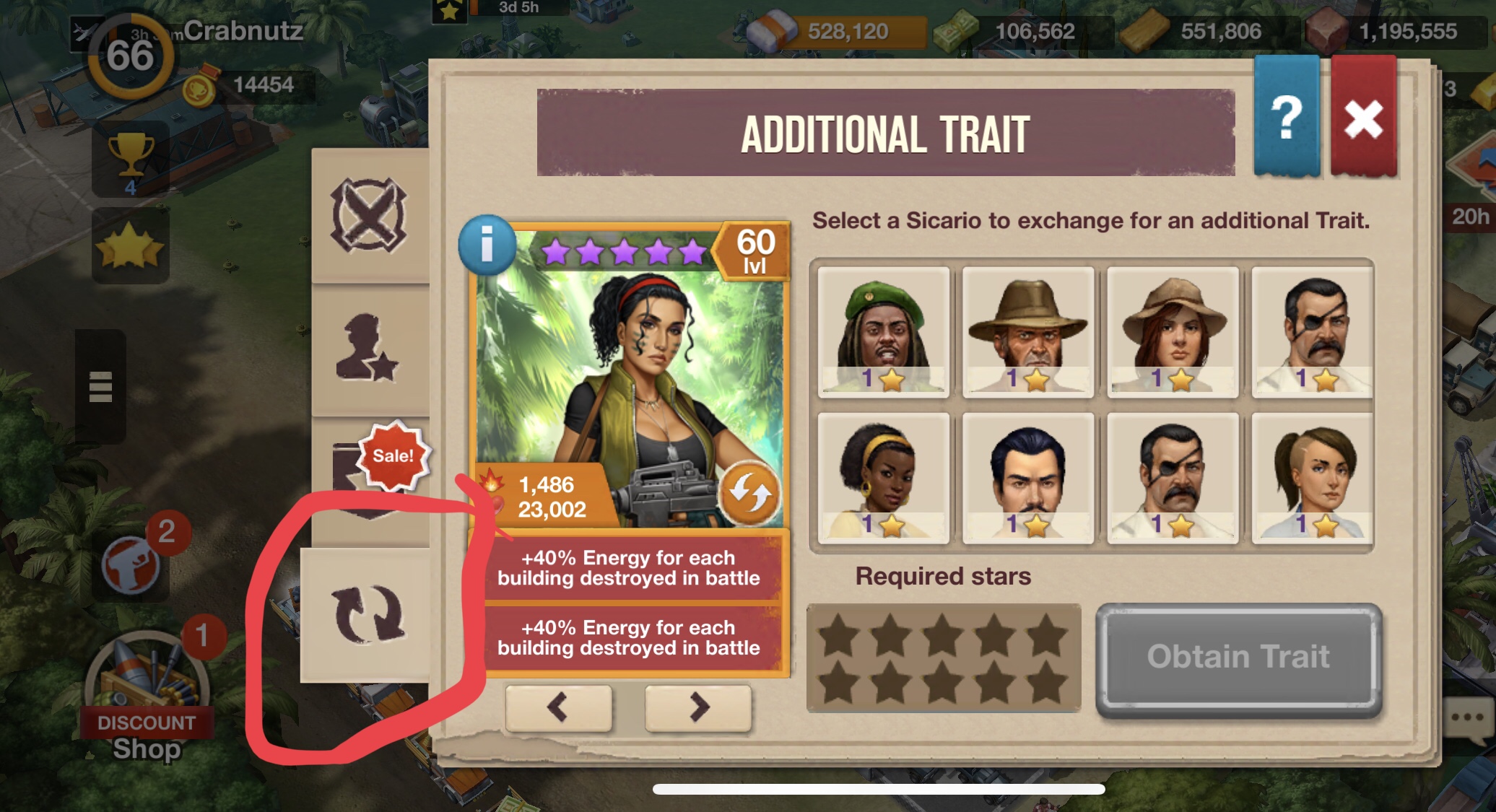Image resolution: width=1496 pixels, height=812 pixels.
Task: Tap the Obtain Trait button
Action: tap(1238, 658)
